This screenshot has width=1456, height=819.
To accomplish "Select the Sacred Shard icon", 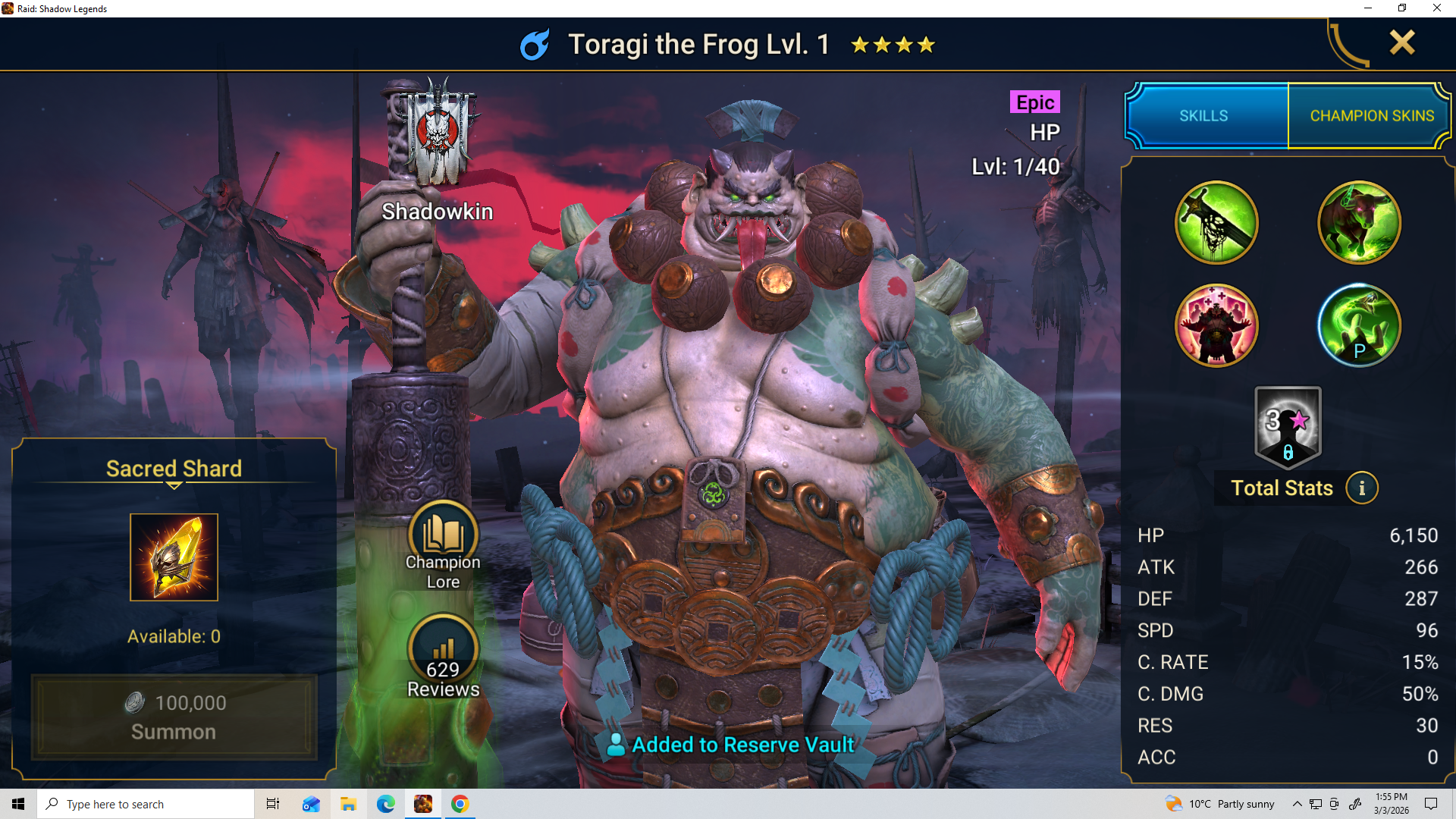I will [x=174, y=557].
